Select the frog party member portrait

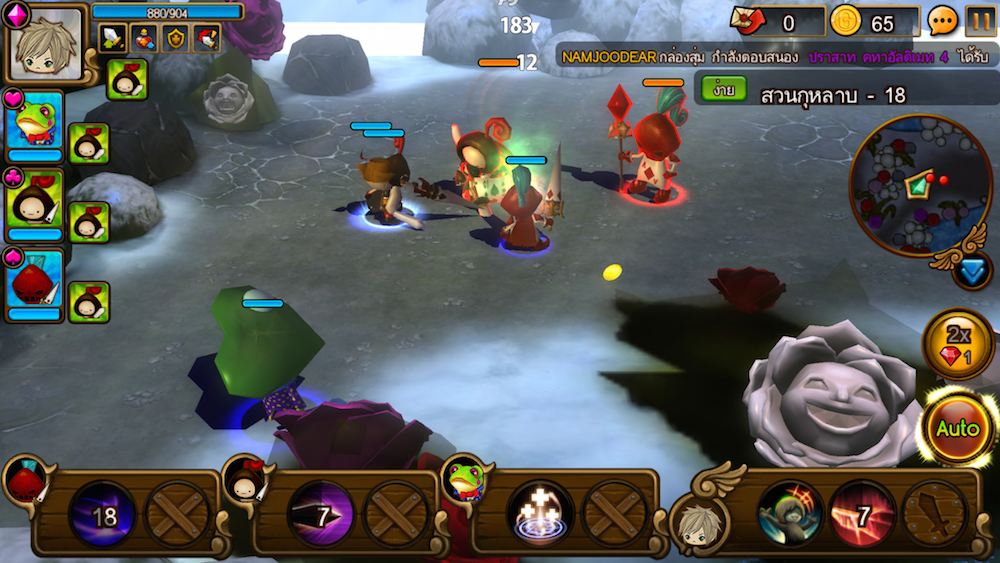36,124
